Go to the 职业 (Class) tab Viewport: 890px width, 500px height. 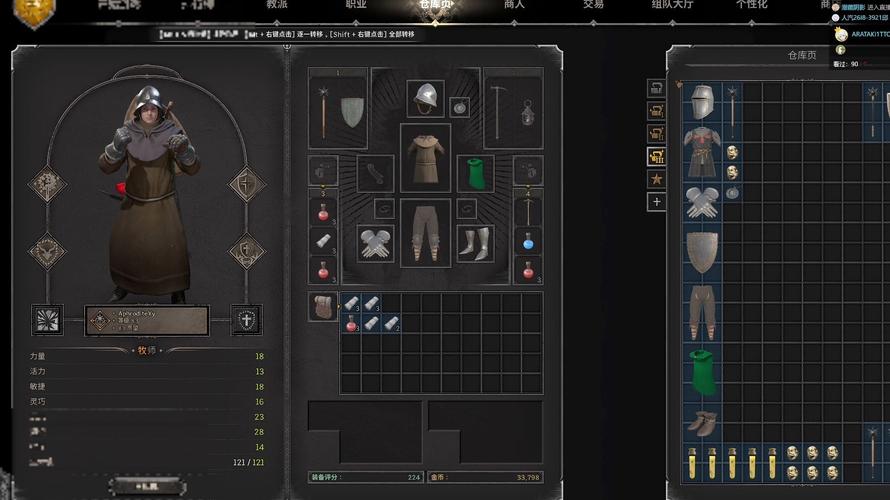pyautogui.click(x=355, y=5)
